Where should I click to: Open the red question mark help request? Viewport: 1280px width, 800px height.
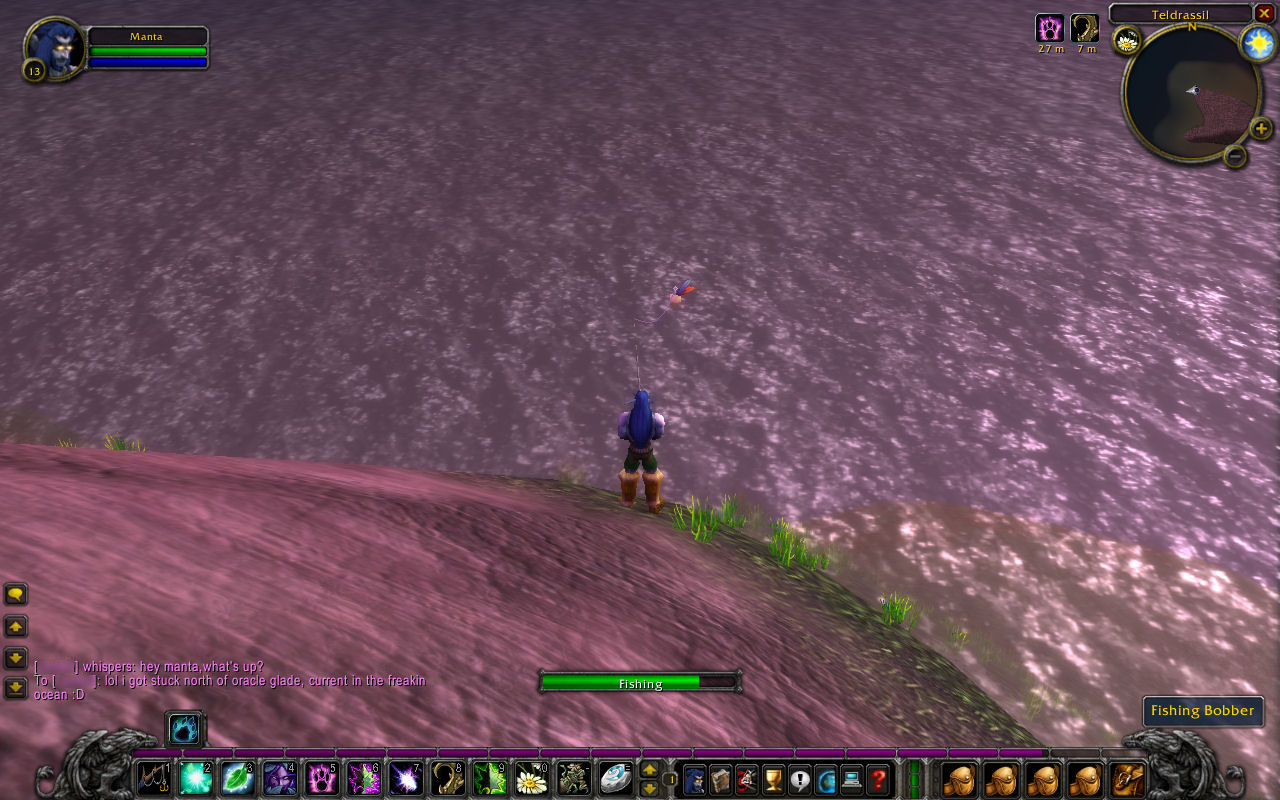[878, 778]
